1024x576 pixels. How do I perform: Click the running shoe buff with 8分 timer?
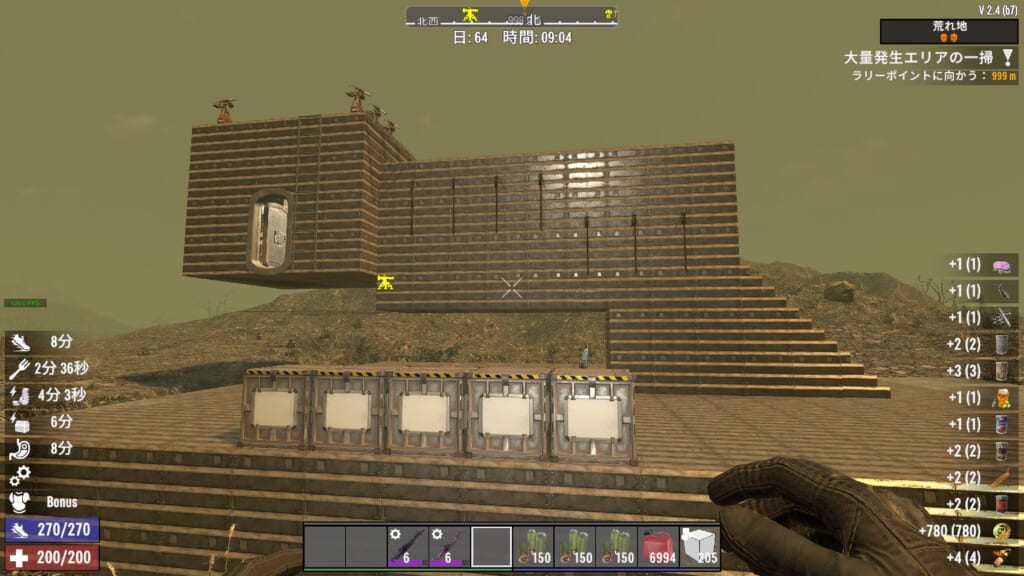(21, 341)
